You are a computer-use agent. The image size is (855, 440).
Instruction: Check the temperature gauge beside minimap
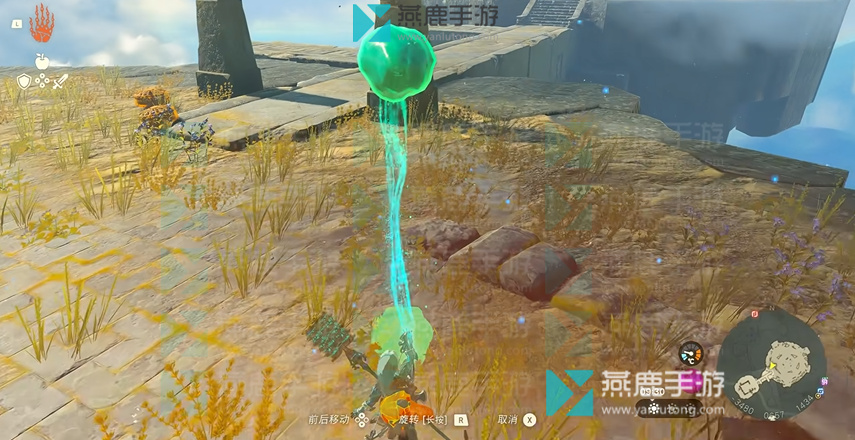coord(690,353)
